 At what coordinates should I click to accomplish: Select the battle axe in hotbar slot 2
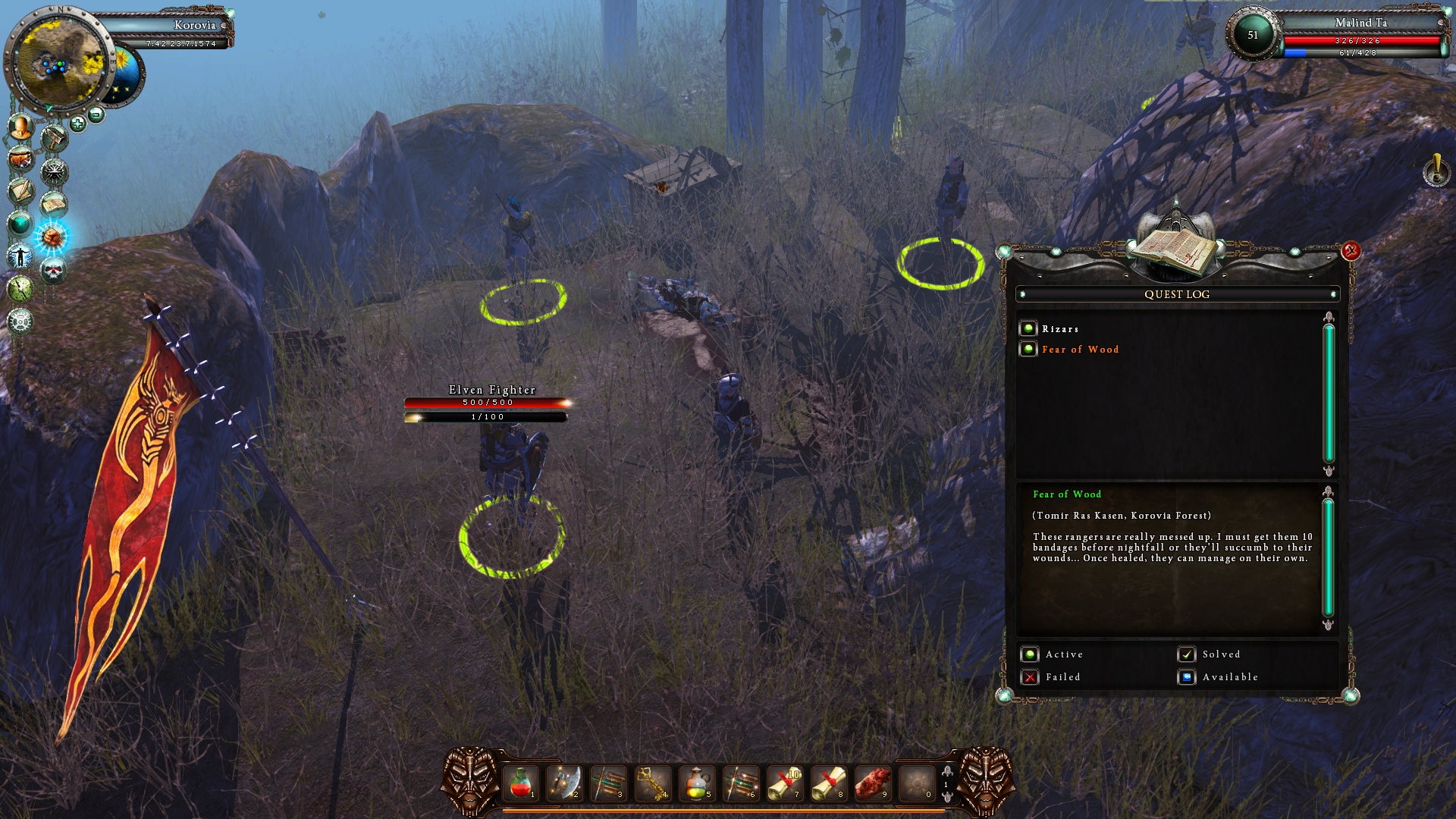(x=564, y=783)
